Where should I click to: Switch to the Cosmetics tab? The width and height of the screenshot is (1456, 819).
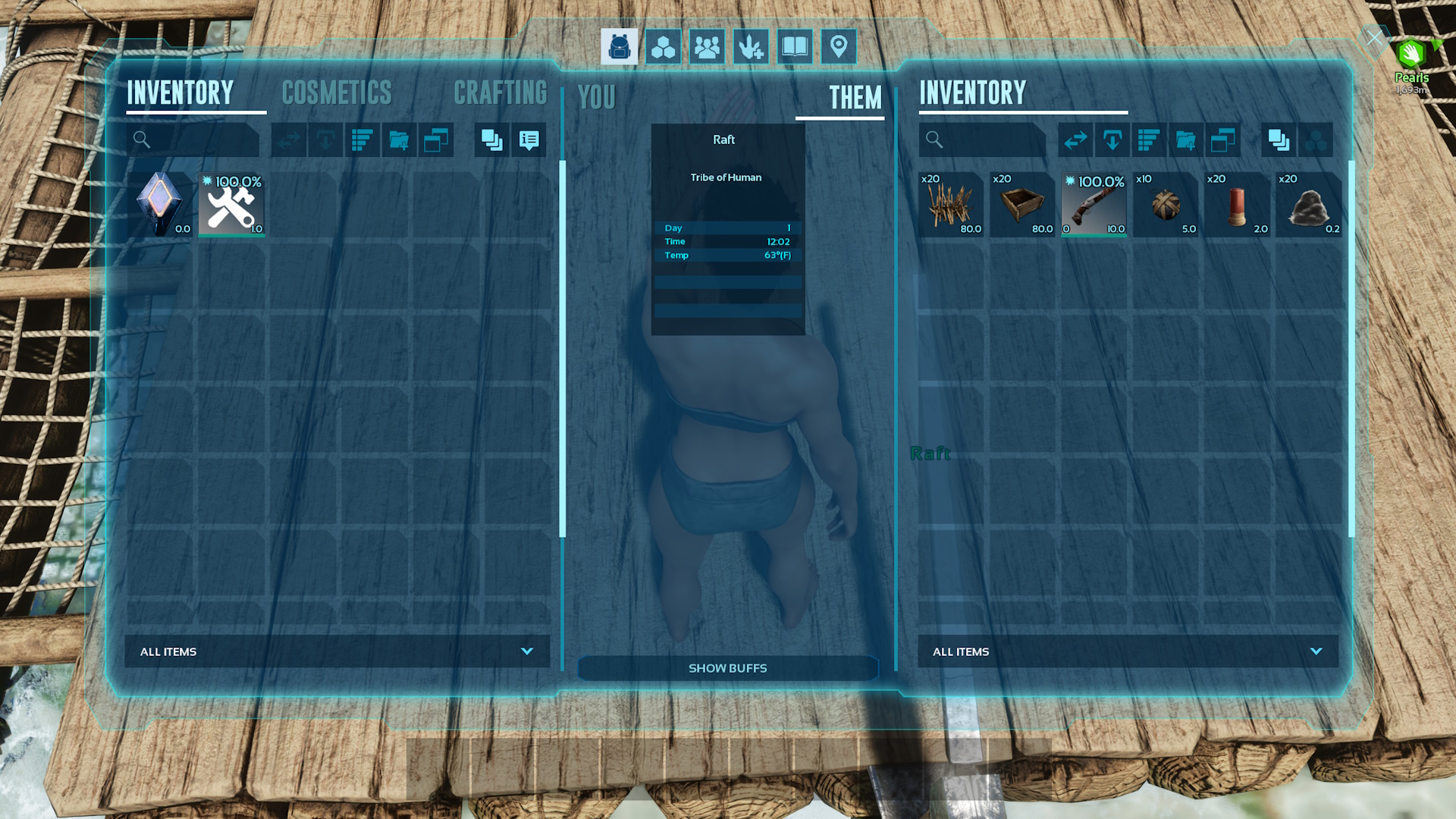click(337, 93)
